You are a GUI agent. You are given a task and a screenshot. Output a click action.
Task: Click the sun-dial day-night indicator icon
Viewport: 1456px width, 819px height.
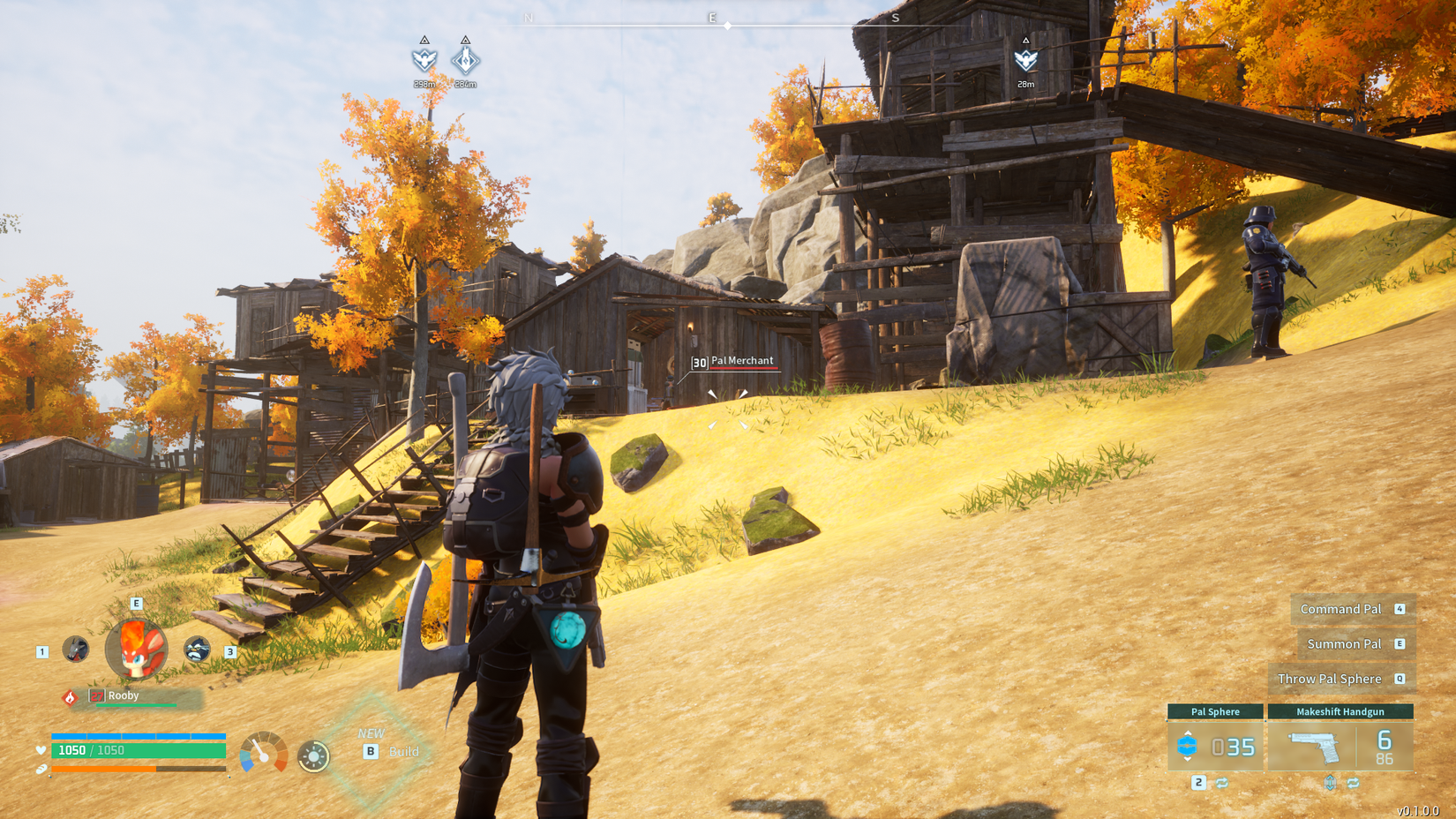pos(314,756)
